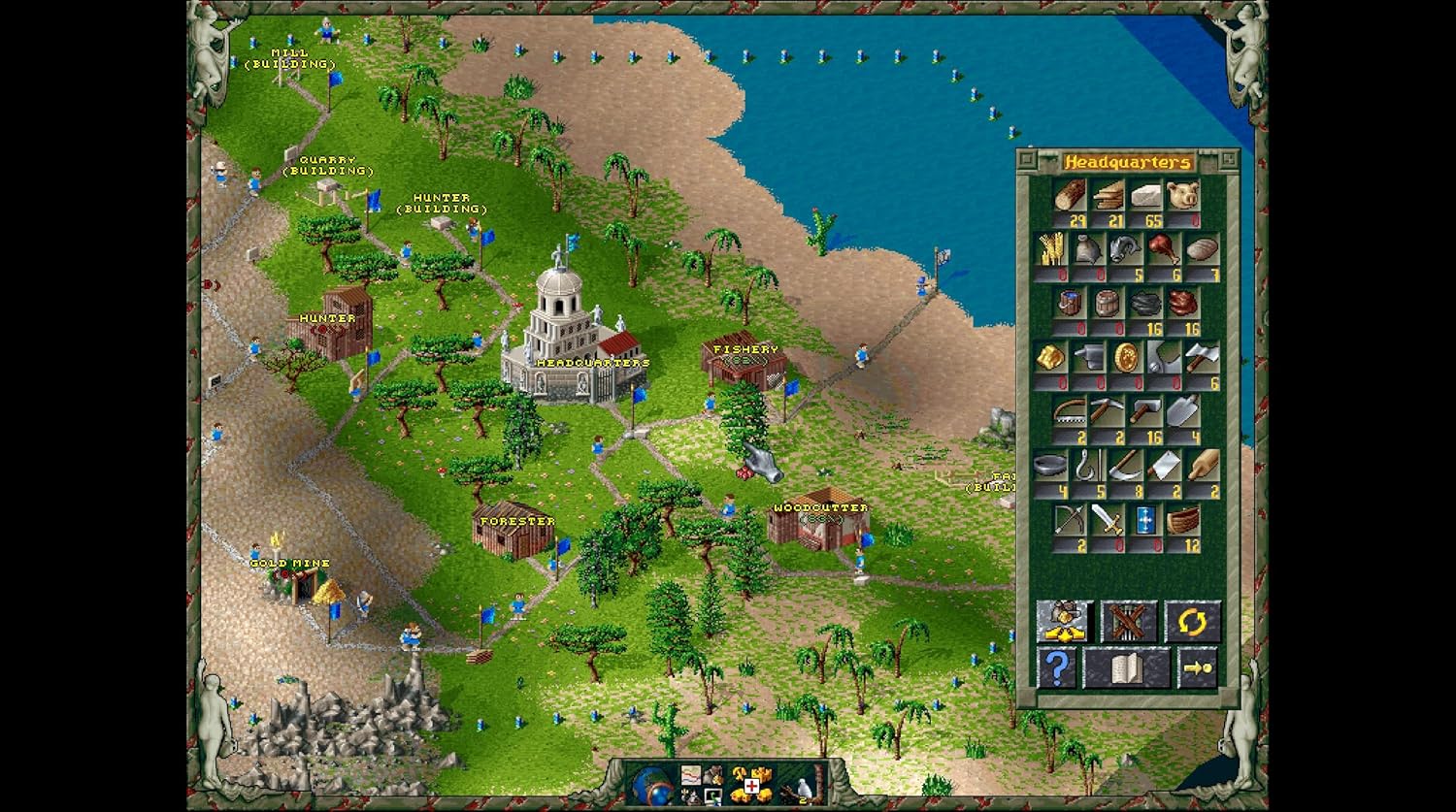Screen dimensions: 1456x812
Task: Select the rolling pin tool slot
Action: pos(1202,466)
